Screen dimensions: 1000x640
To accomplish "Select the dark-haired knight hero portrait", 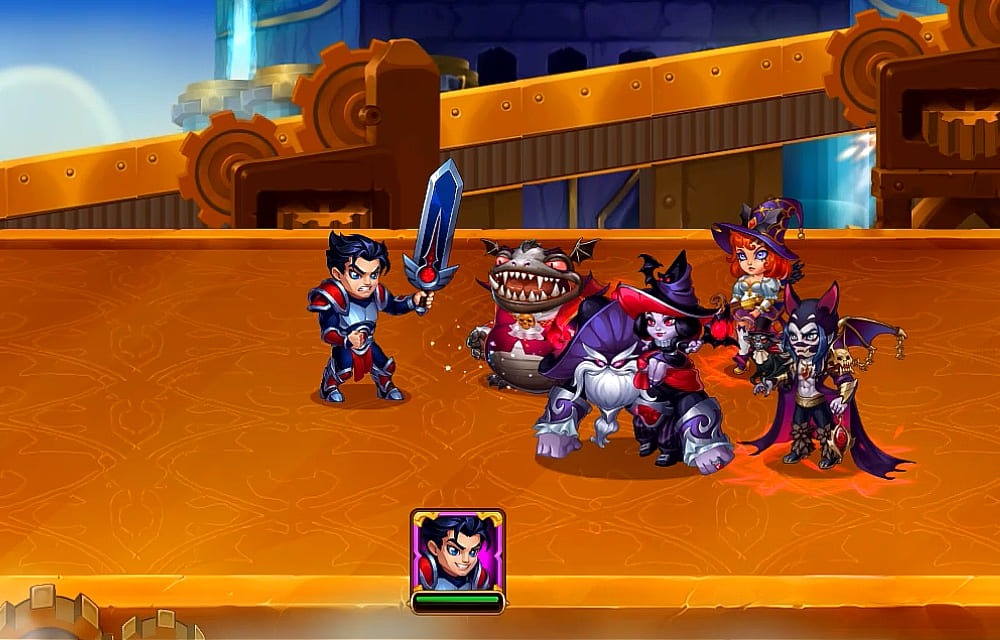I will point(457,551).
